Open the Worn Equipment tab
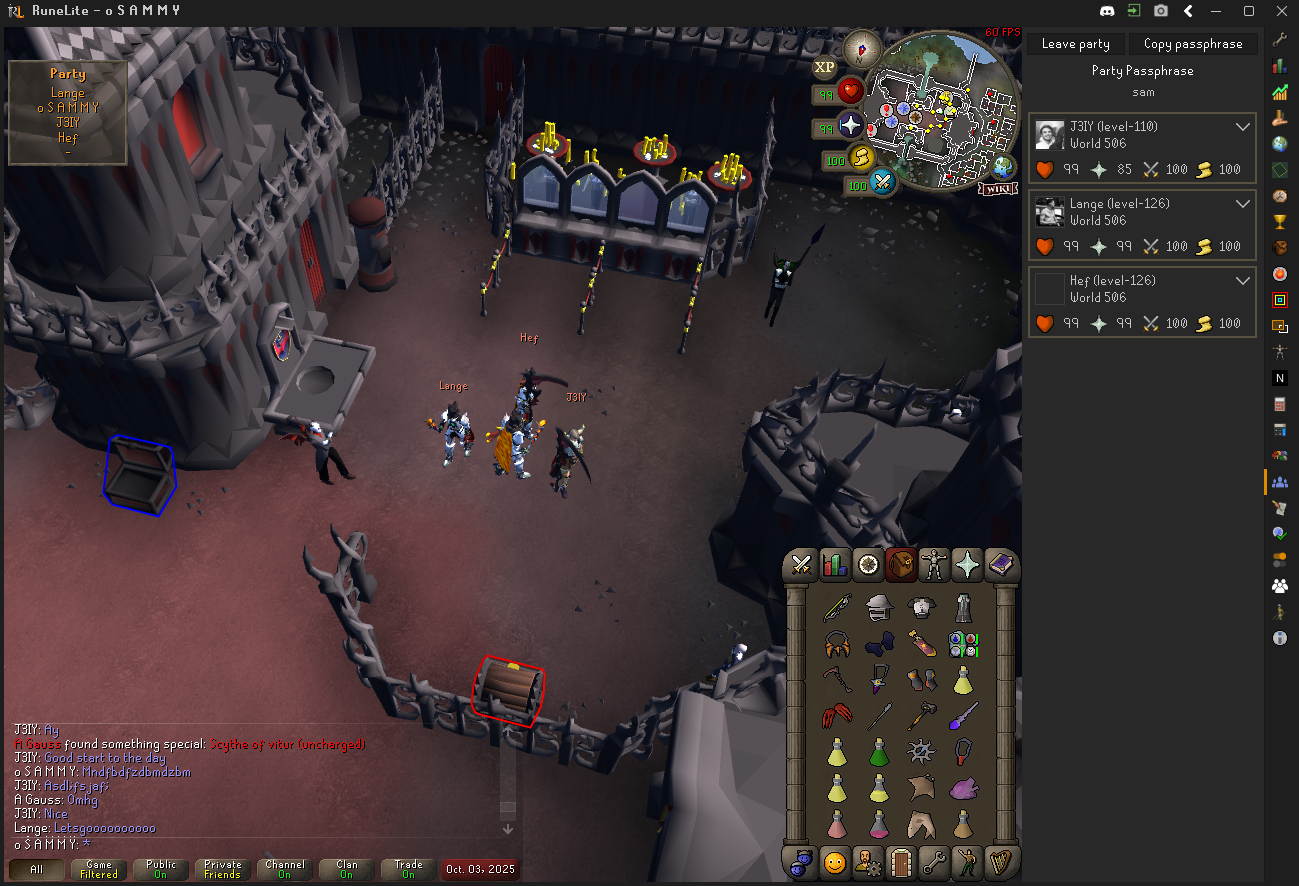Screen dimensions: 1299x886 934,566
